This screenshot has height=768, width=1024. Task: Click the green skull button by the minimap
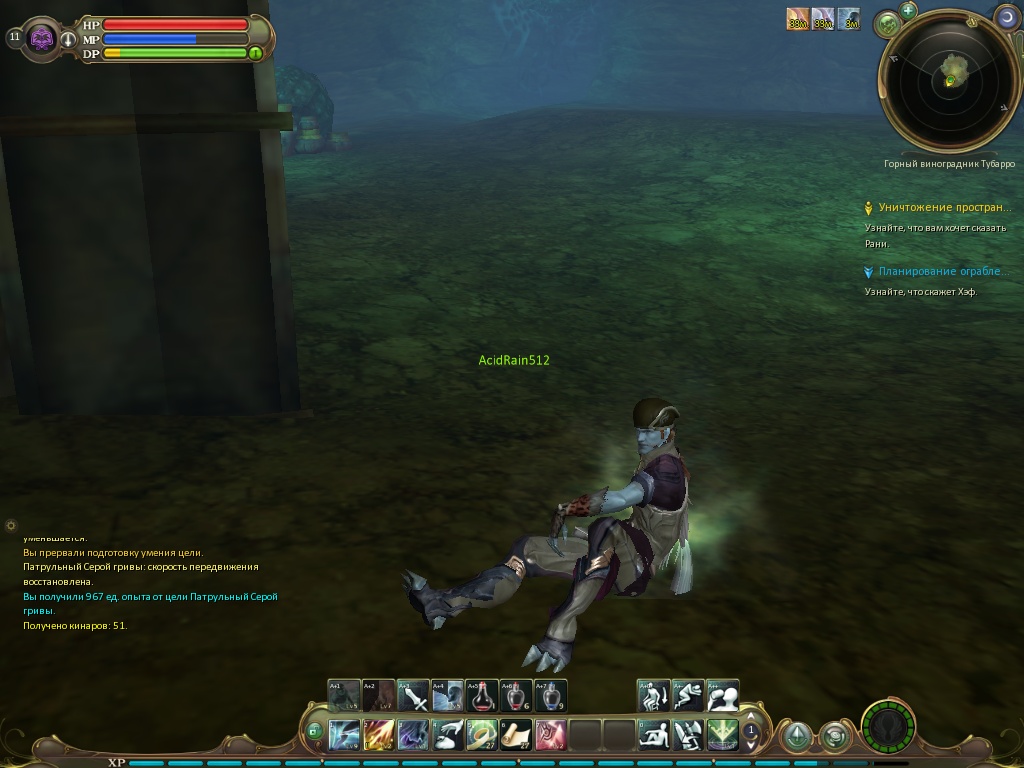[x=887, y=24]
